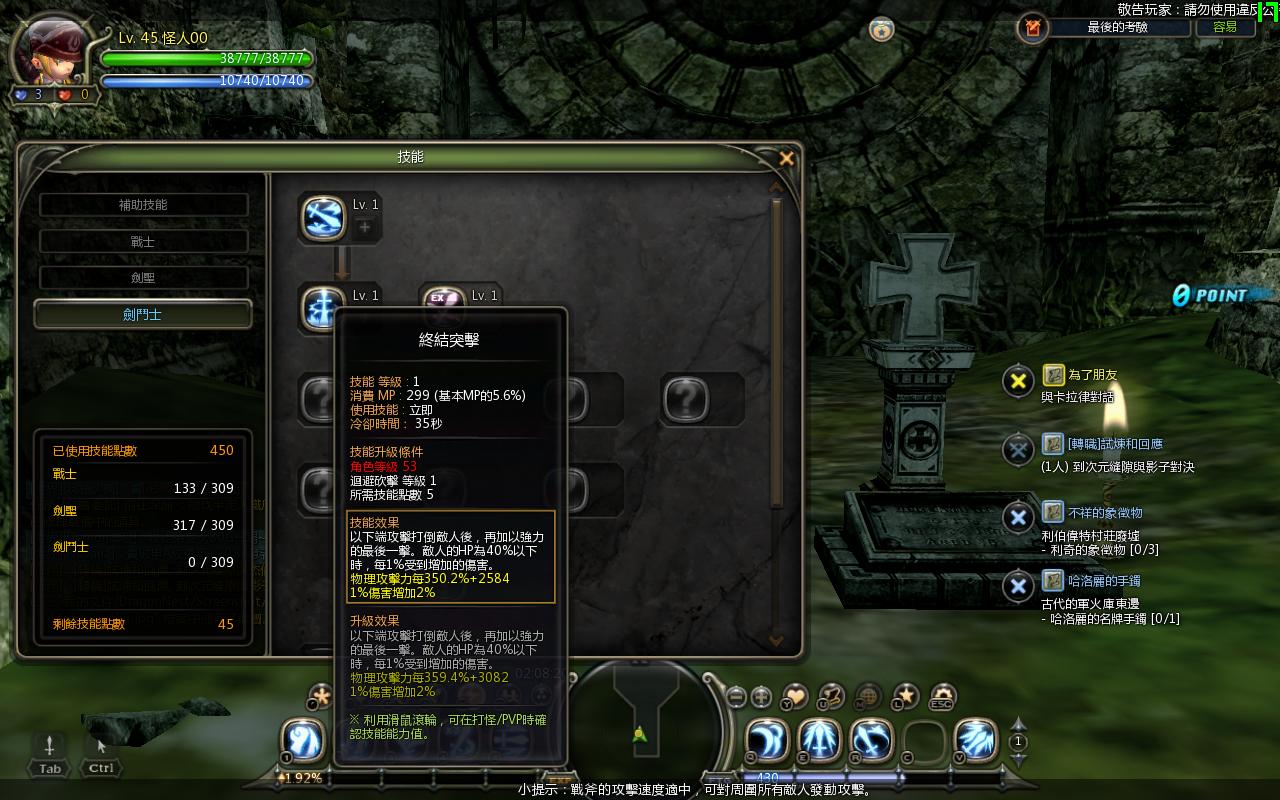Viewport: 1280px width, 800px height.
Task: Switch hotbar page with the up arrow
Action: click(x=1018, y=724)
